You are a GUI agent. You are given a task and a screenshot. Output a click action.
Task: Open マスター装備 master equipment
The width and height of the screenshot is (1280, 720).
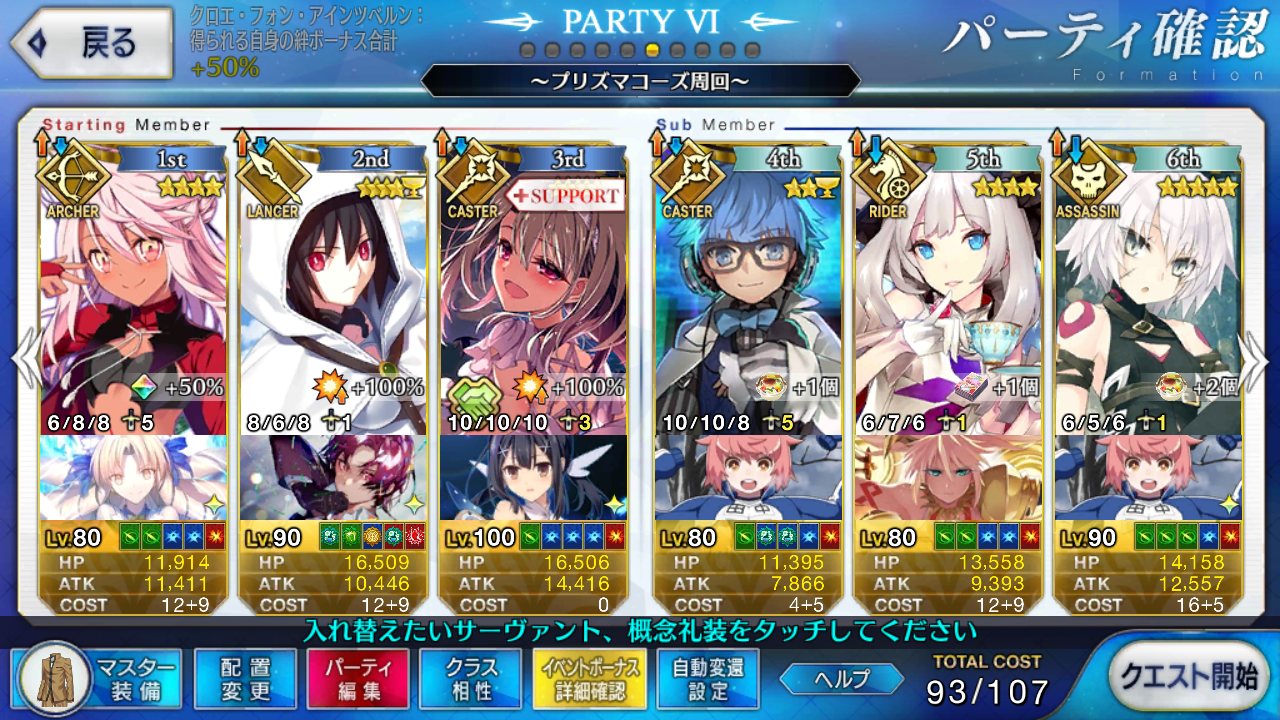click(x=98, y=679)
